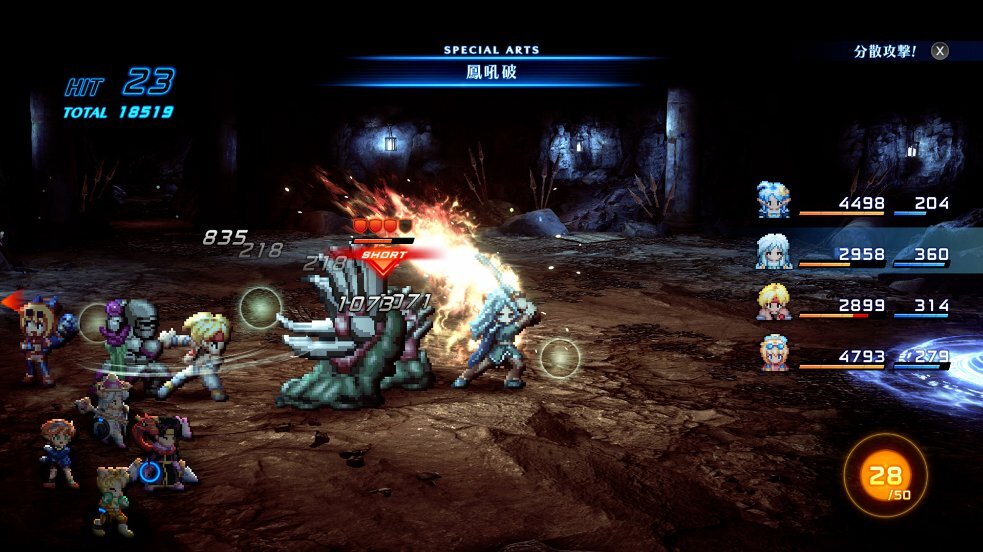Choose the blonde red-headband character portrait
983x552 pixels.
(x=774, y=302)
